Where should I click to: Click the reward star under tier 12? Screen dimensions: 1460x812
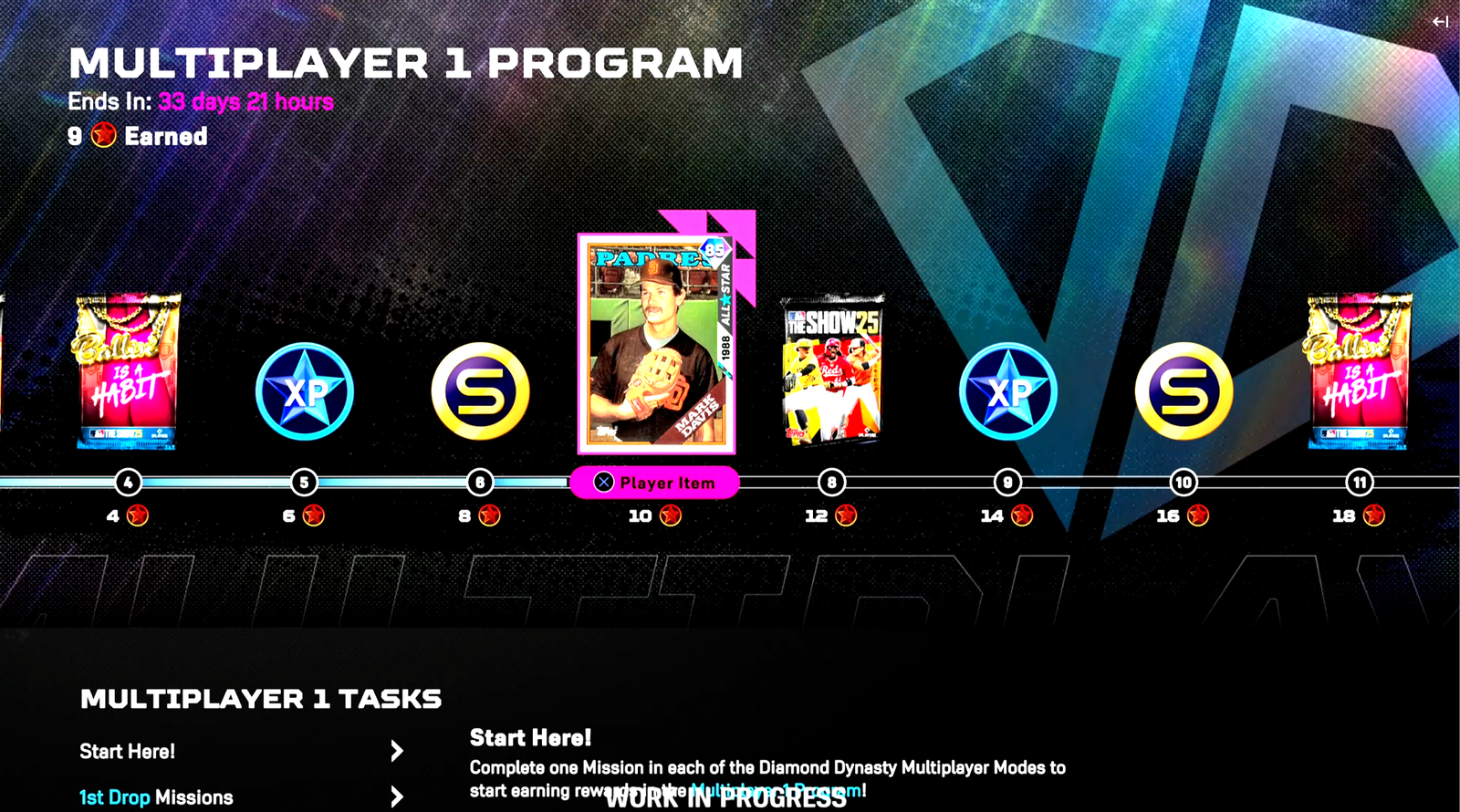point(847,515)
